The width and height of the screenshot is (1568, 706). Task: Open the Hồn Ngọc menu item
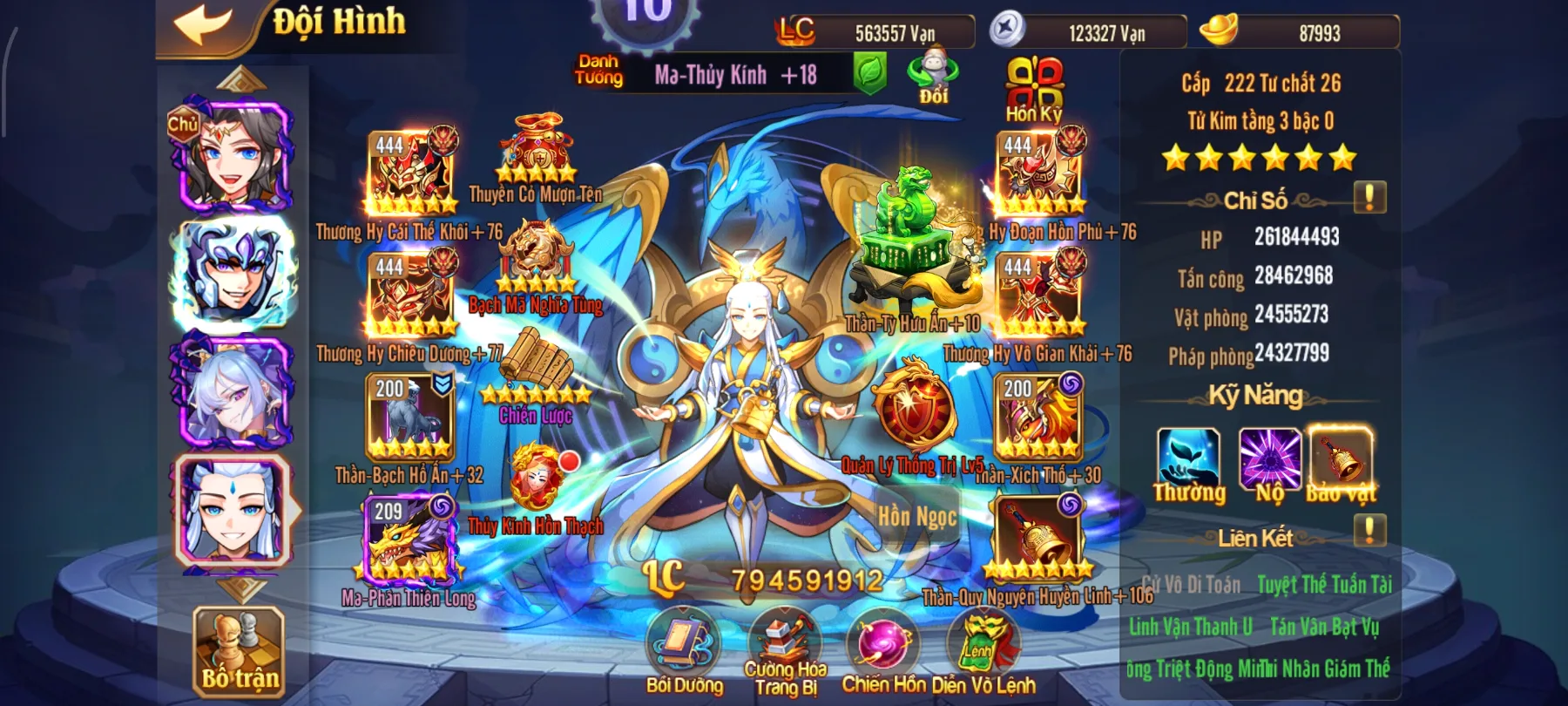tap(918, 516)
